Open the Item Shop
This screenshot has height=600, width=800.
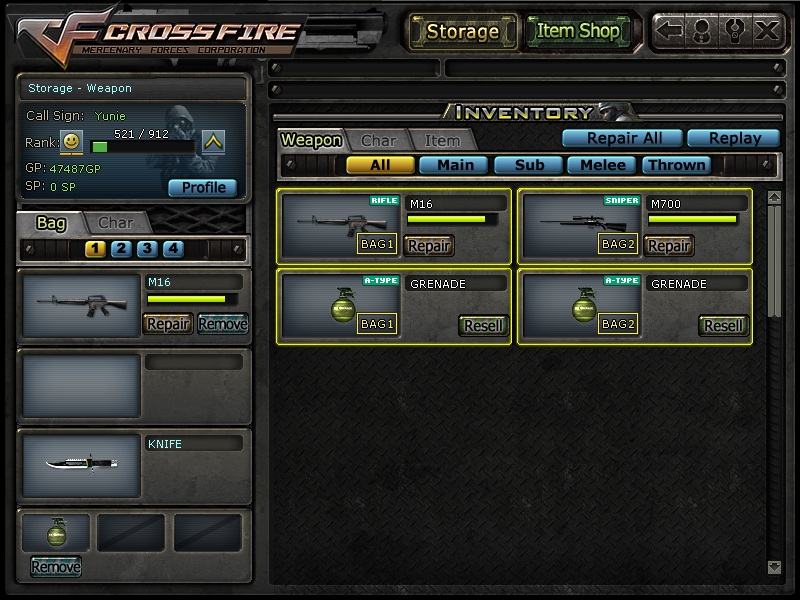[x=578, y=31]
